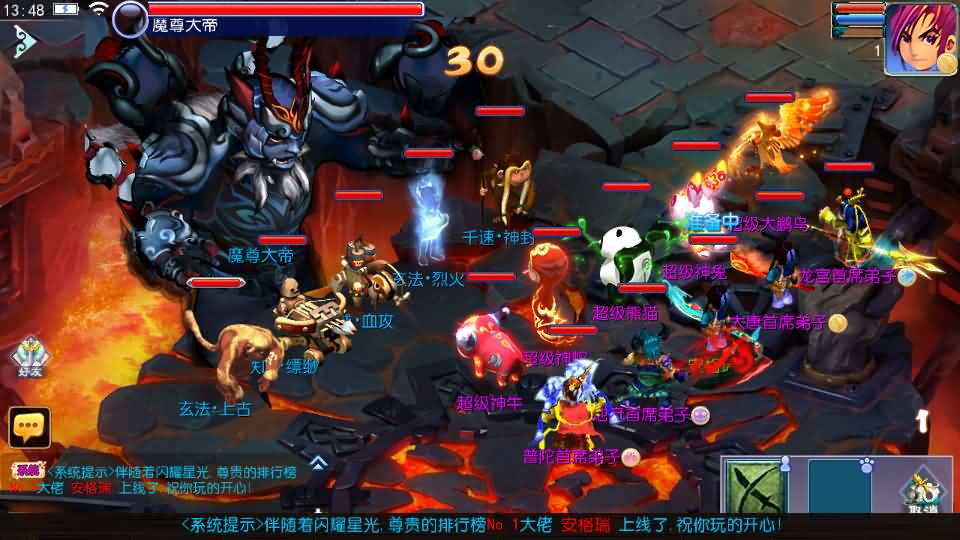Open the yellow chat bubble button
Image resolution: width=960 pixels, height=540 pixels.
click(29, 427)
